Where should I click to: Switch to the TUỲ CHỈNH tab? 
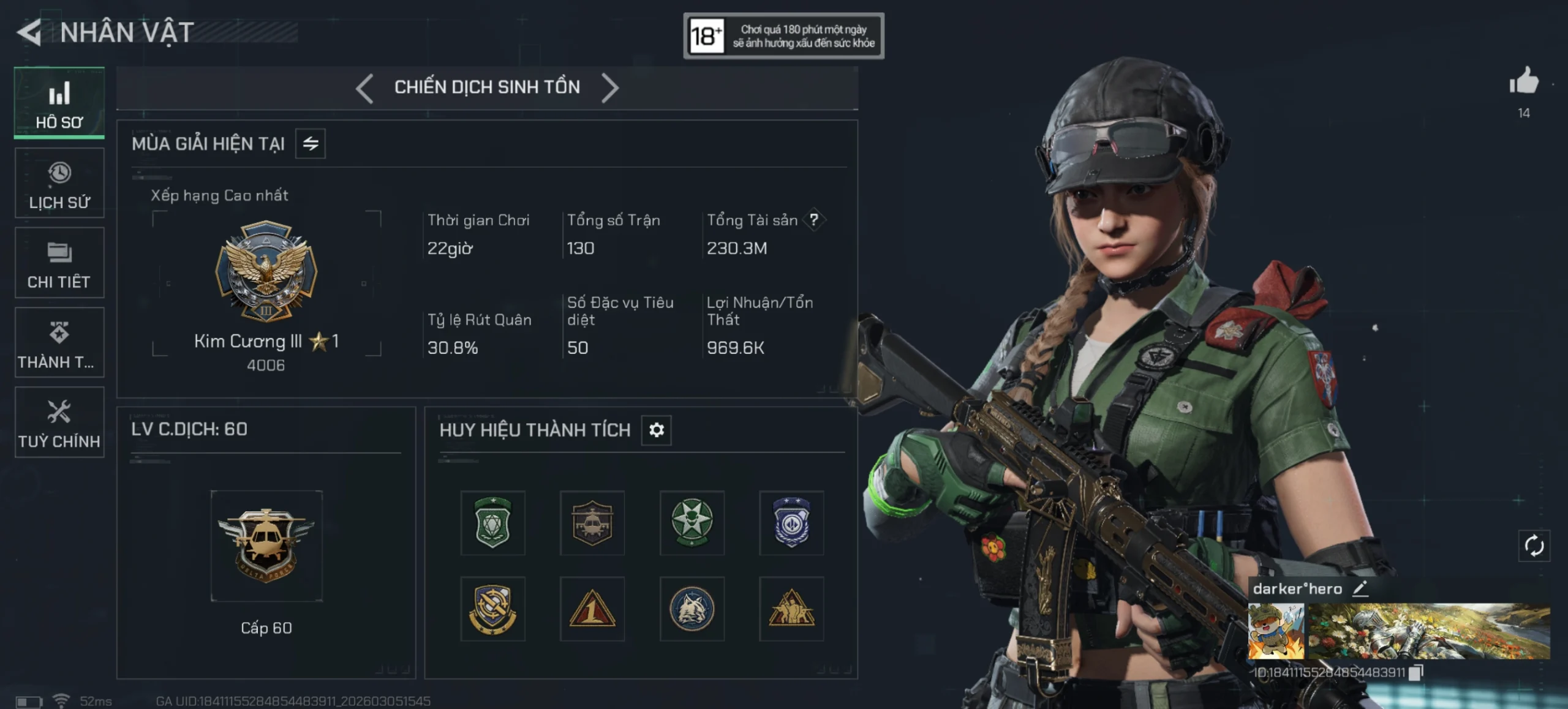(59, 422)
